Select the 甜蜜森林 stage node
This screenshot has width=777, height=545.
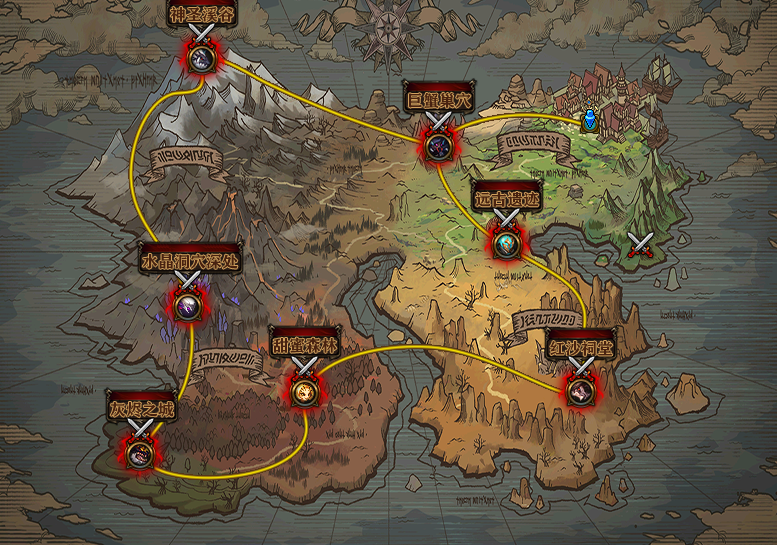pyautogui.click(x=304, y=389)
